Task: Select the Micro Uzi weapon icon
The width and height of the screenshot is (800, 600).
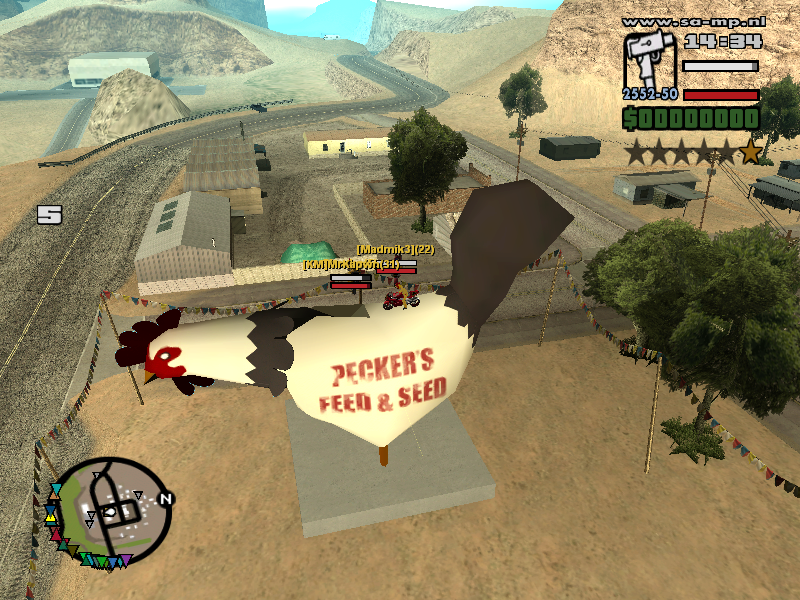Action: (650, 62)
